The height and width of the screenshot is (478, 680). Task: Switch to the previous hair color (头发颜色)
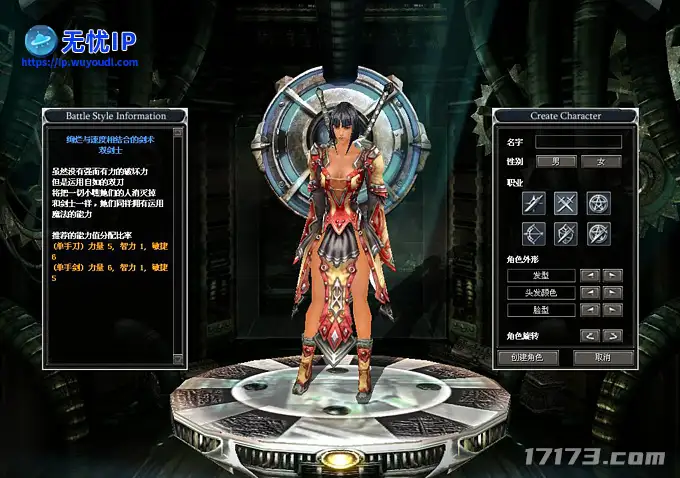tap(590, 293)
